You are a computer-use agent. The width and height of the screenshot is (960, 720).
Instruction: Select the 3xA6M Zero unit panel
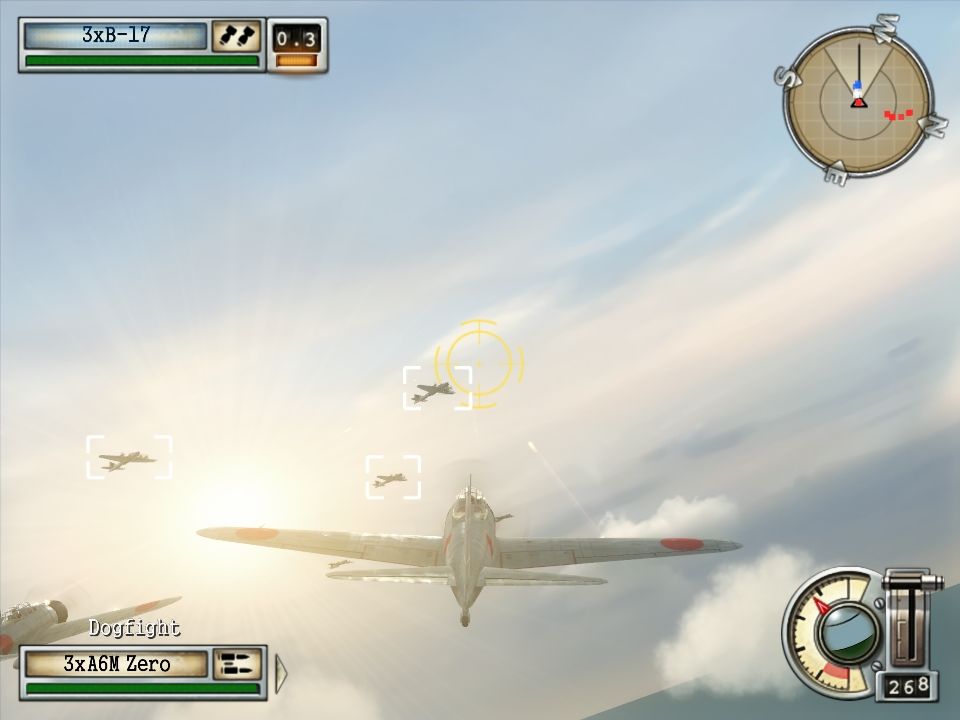[117, 664]
